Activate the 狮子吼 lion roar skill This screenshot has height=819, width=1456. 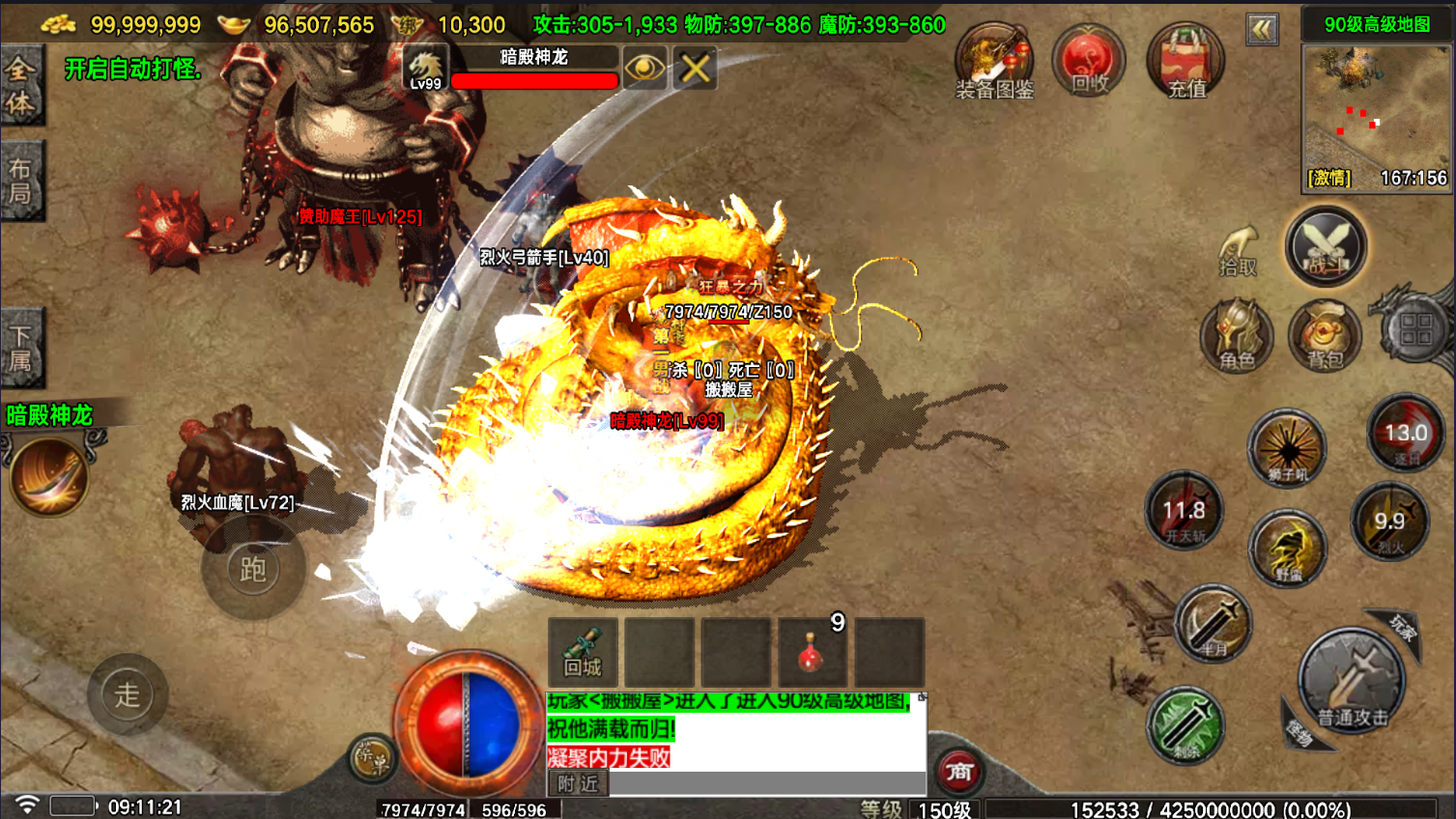point(1286,448)
